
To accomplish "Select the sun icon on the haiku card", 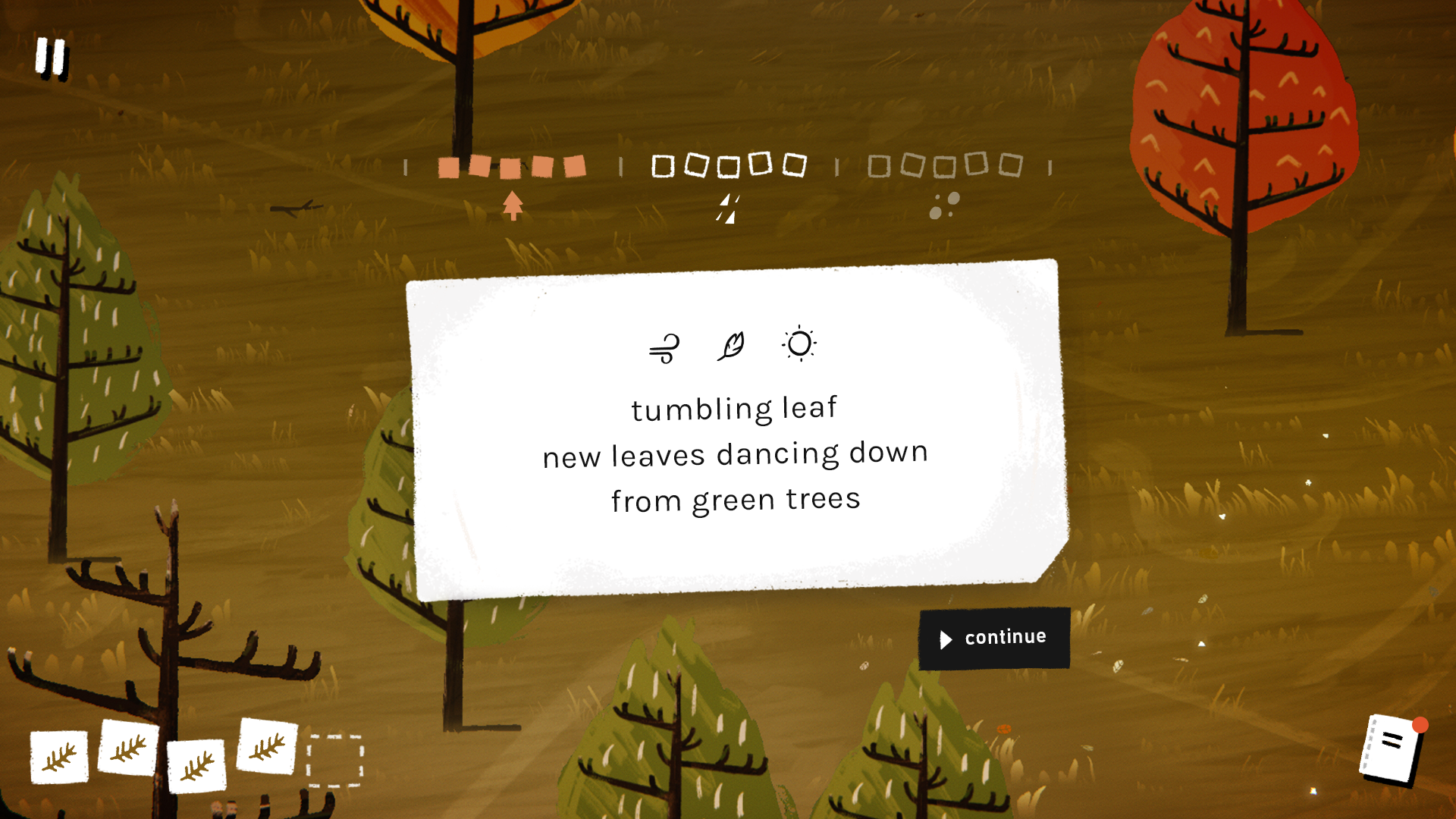I will [799, 344].
